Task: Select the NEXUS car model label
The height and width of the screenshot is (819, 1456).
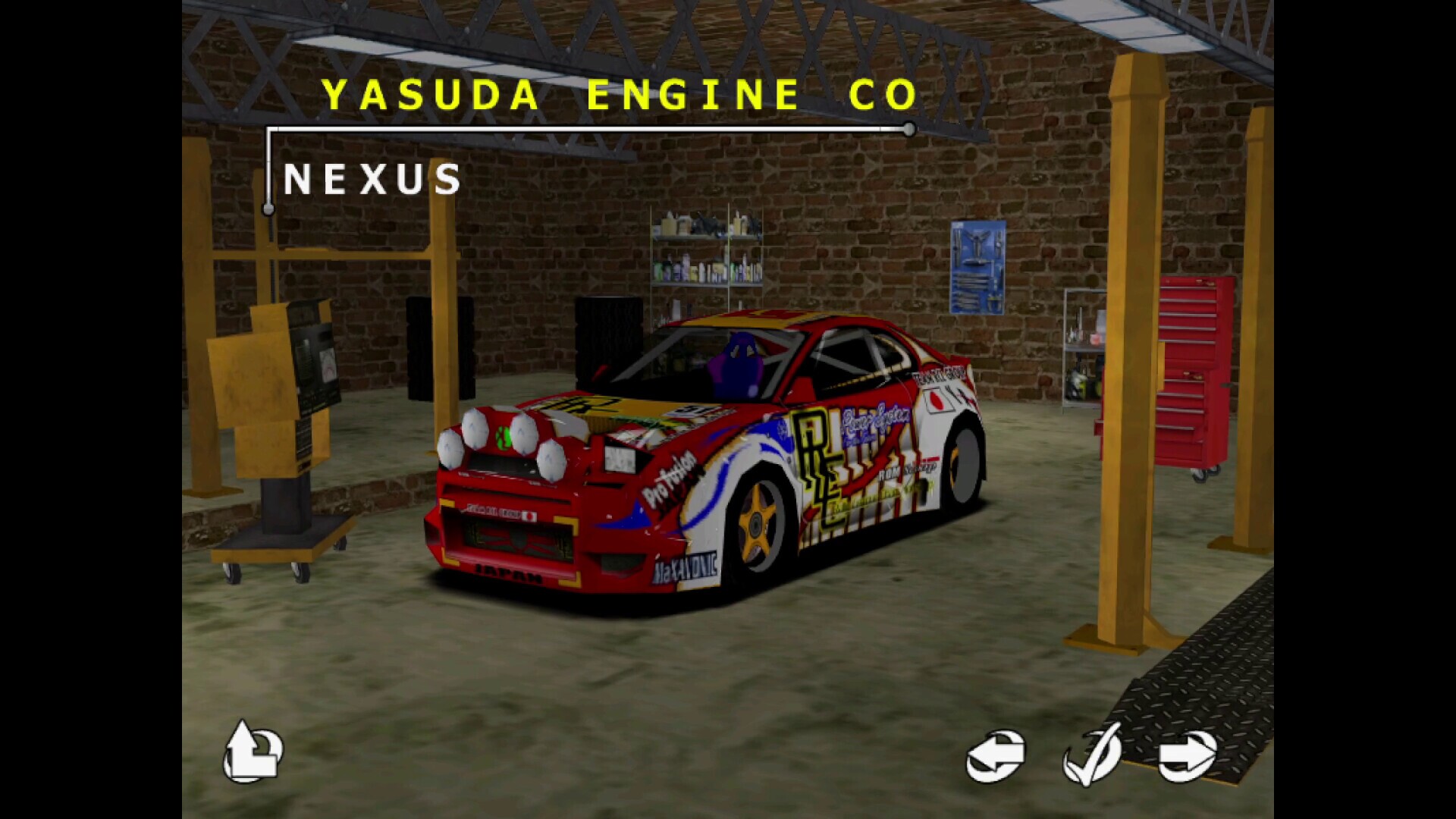Action: coord(373,180)
